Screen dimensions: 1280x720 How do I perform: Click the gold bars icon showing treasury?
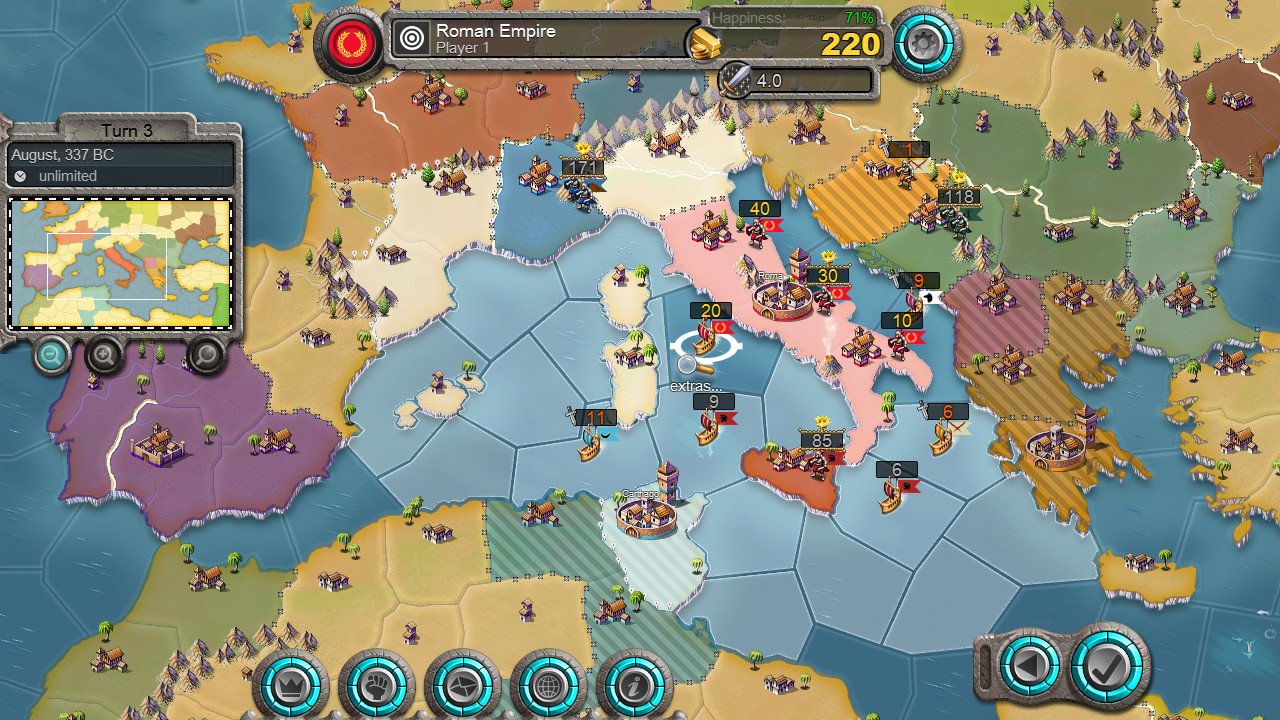point(703,44)
